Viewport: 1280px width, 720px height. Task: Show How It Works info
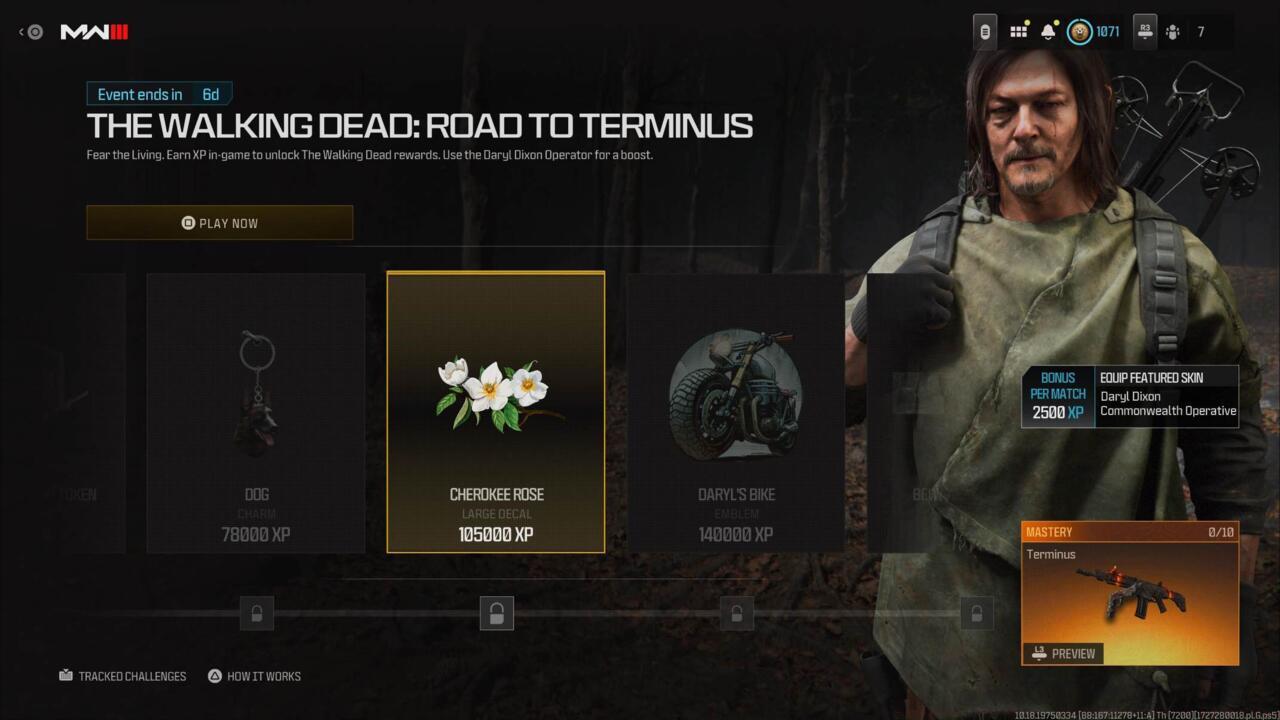[254, 676]
